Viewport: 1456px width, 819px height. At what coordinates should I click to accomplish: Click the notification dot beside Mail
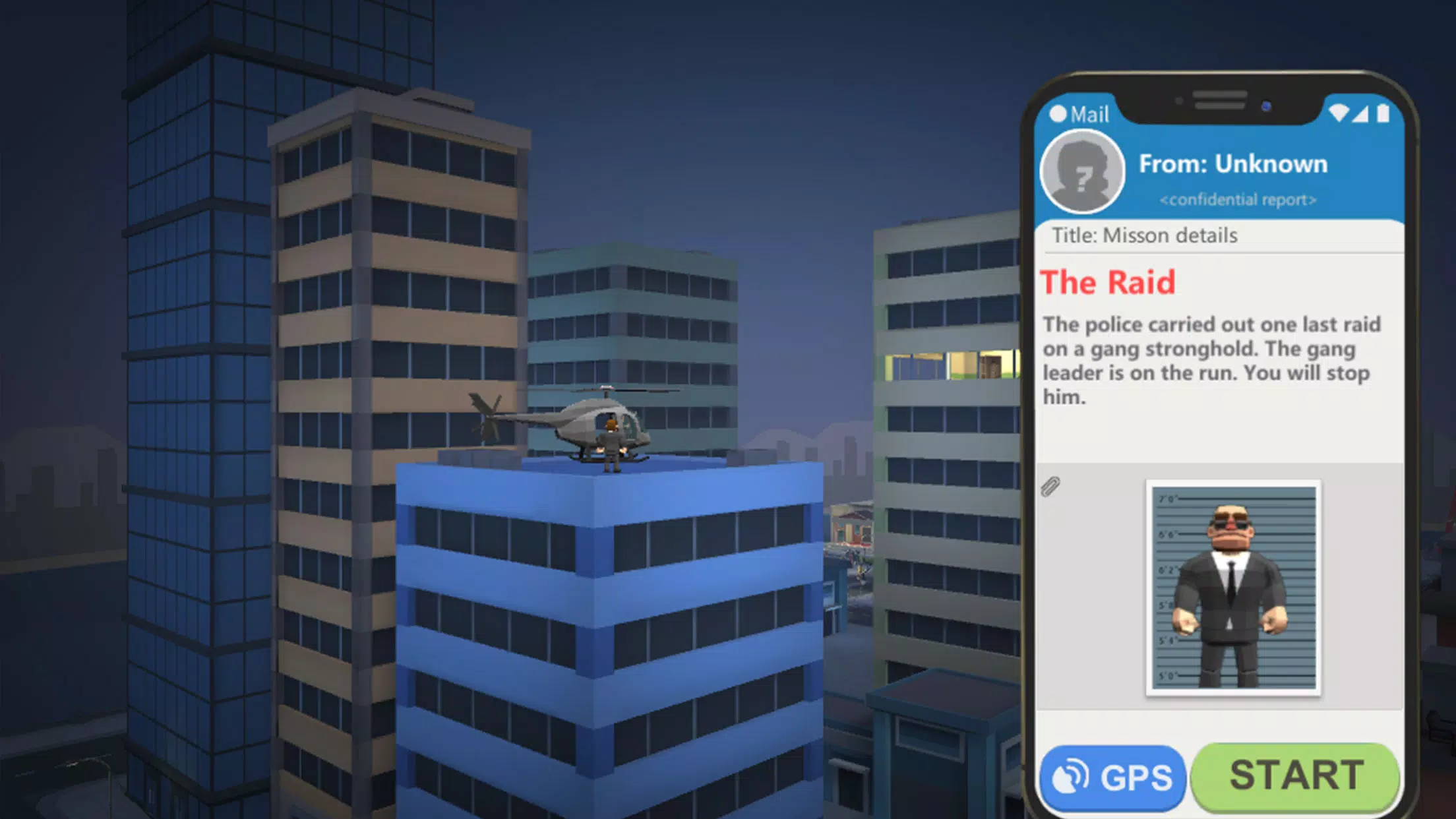[1058, 113]
